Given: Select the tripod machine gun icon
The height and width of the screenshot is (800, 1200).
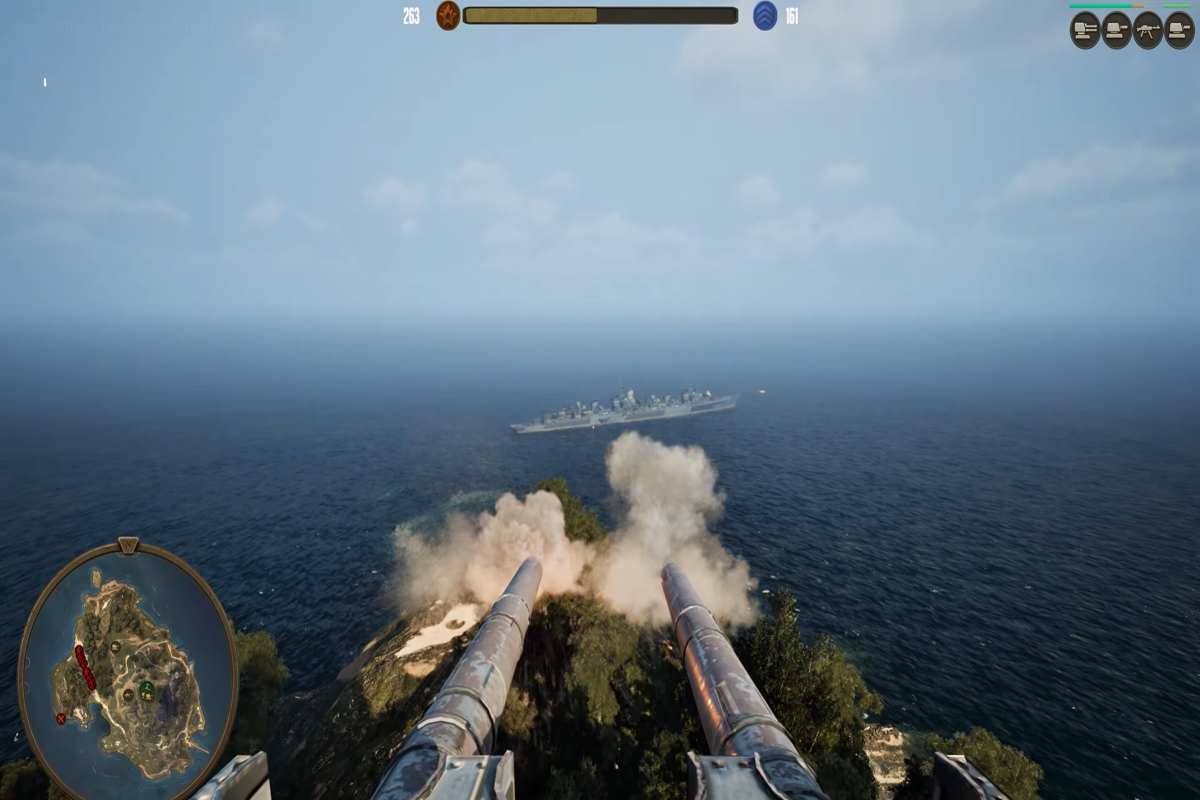Looking at the screenshot, I should 1148,30.
